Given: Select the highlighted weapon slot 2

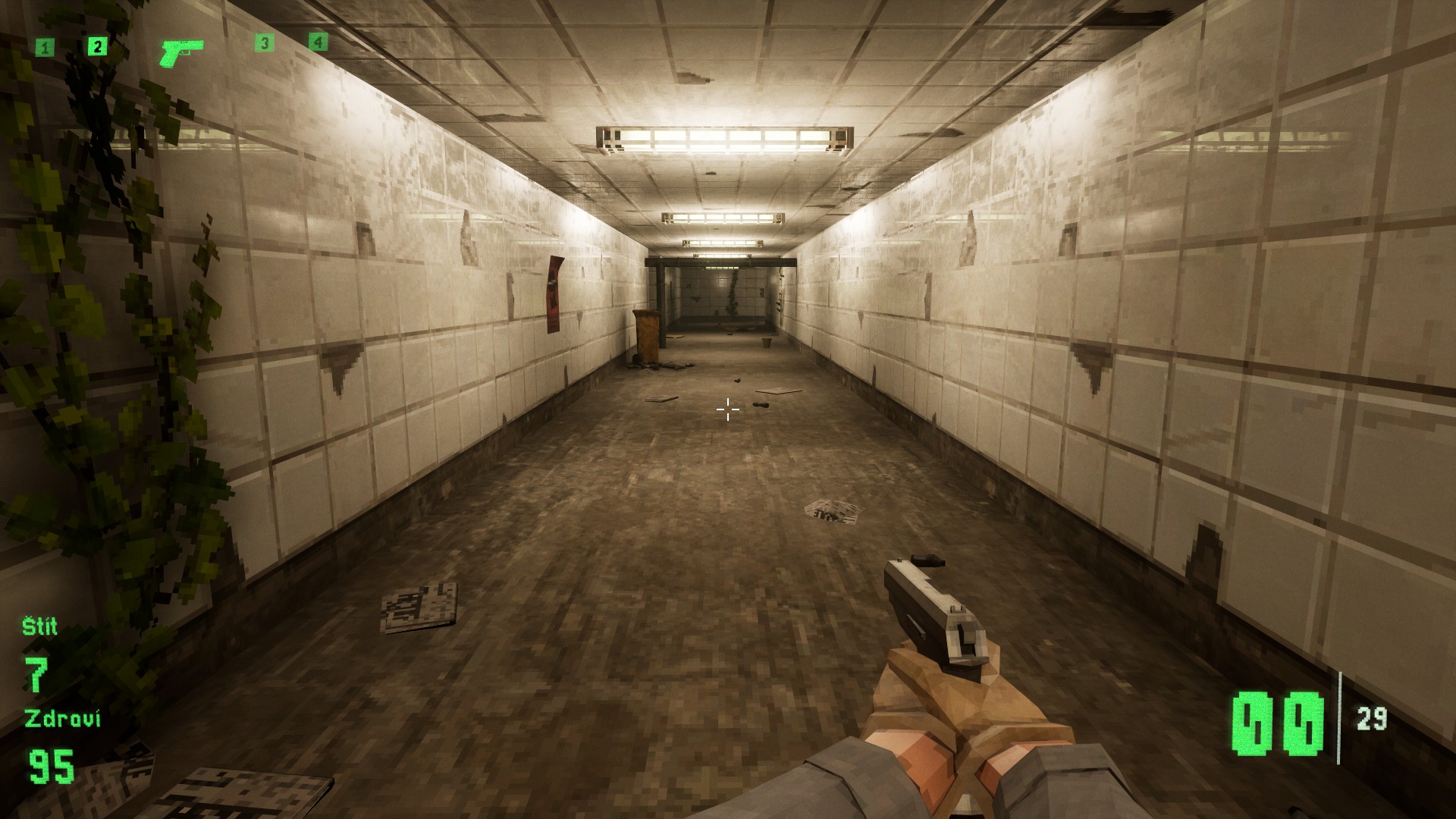Looking at the screenshot, I should click(x=96, y=47).
